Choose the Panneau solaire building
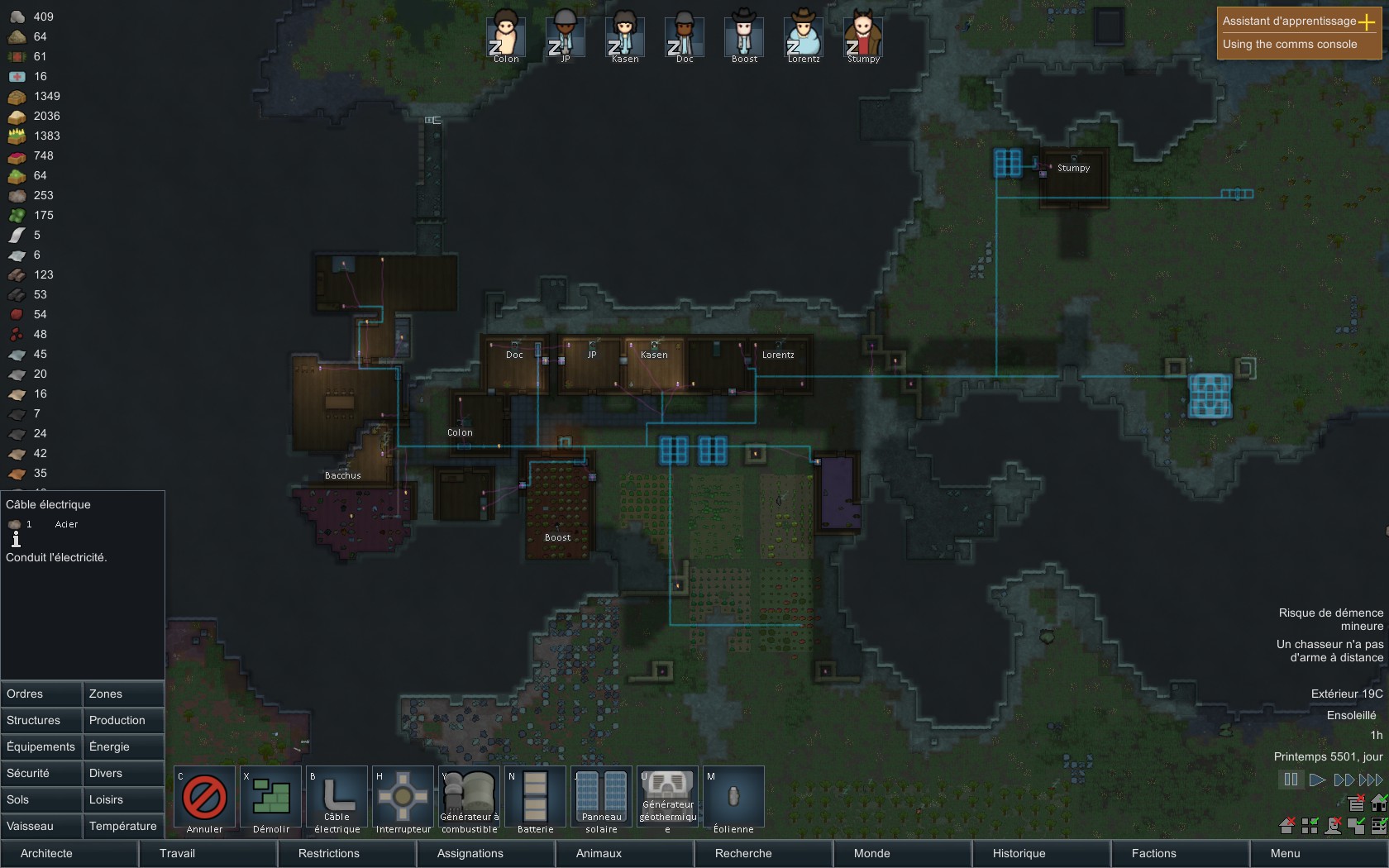The height and width of the screenshot is (868, 1389). click(x=601, y=799)
